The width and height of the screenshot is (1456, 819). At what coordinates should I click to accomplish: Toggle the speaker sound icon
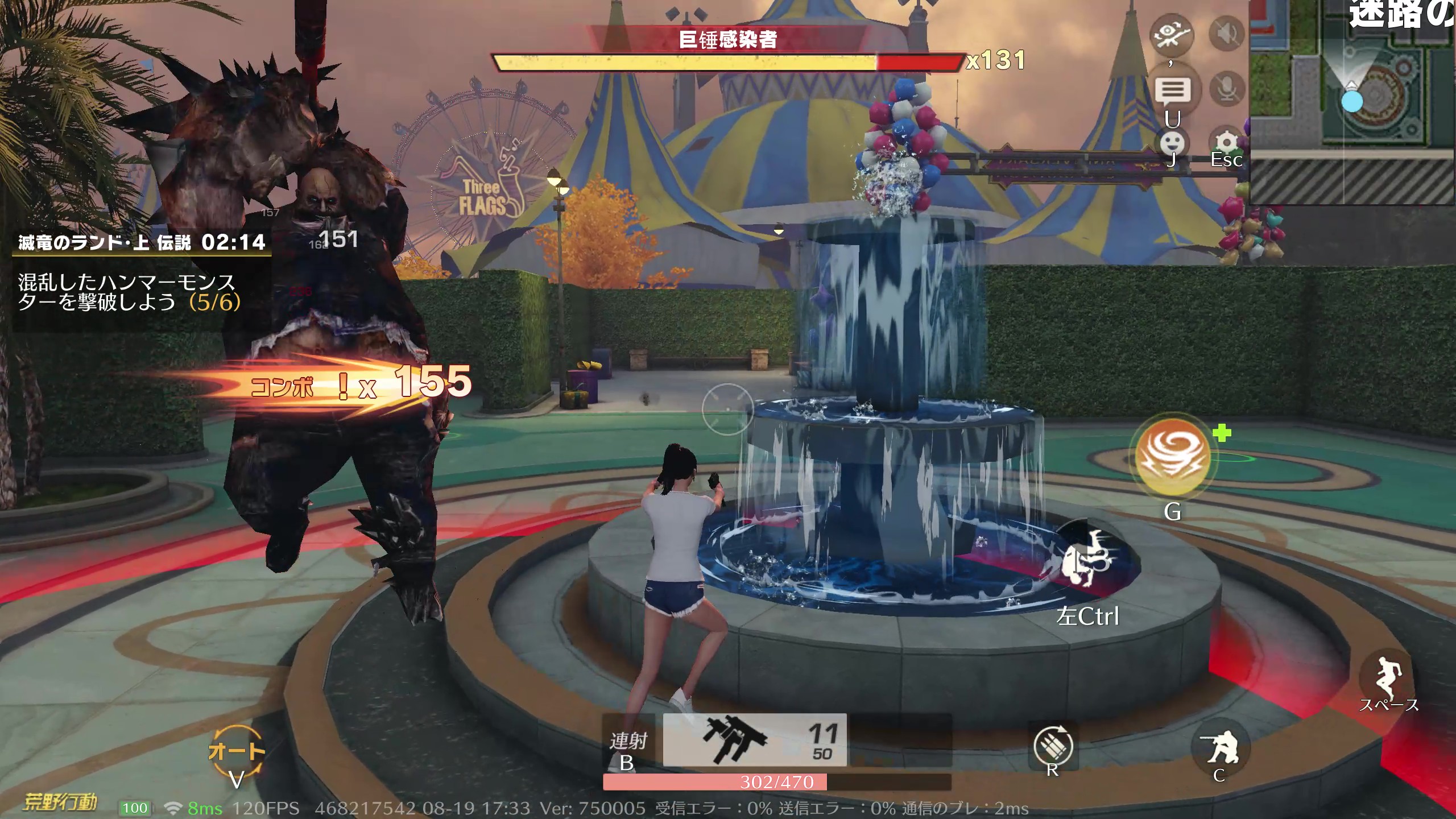click(1227, 34)
